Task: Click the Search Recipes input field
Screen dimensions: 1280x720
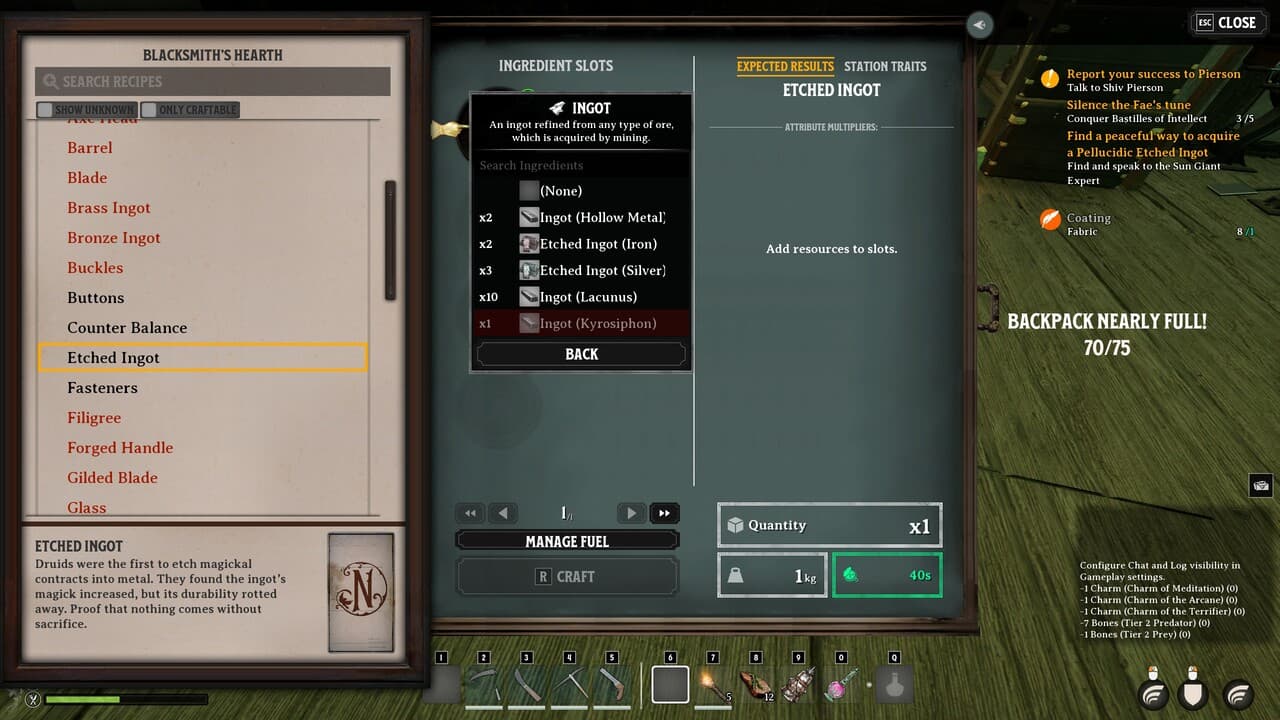Action: [x=212, y=81]
